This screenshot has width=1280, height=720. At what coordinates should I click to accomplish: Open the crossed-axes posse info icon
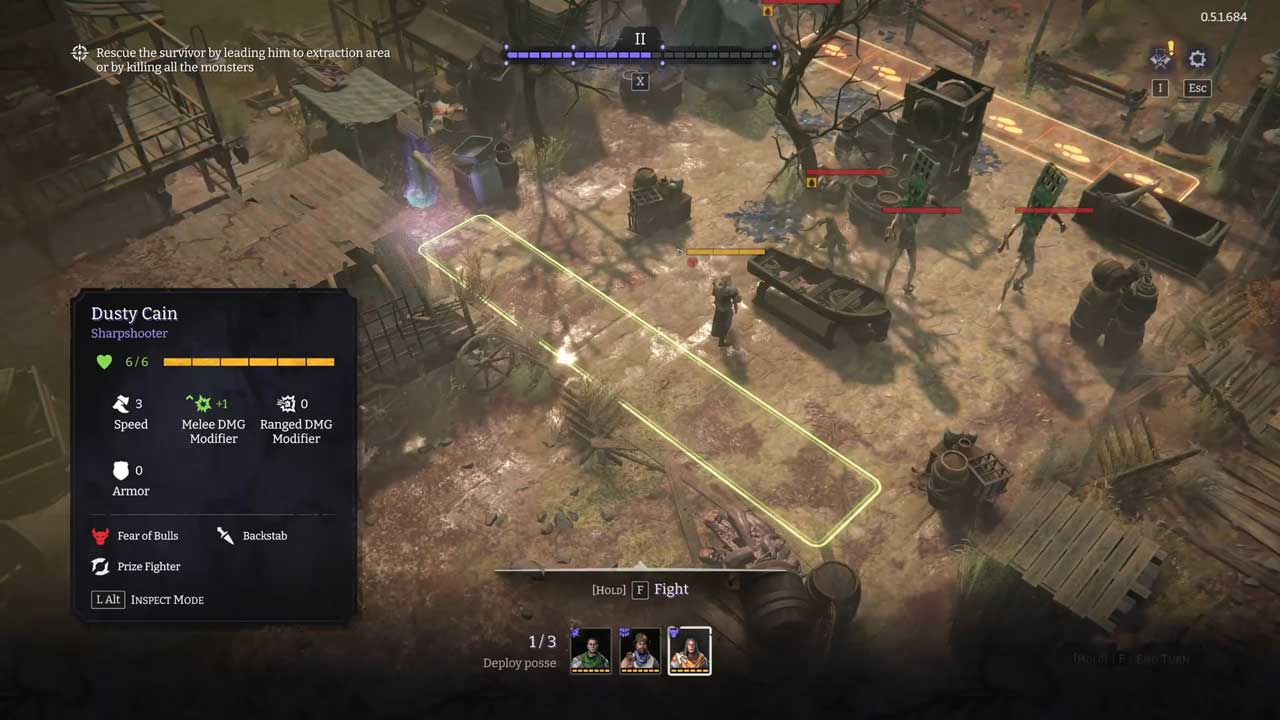[1161, 58]
